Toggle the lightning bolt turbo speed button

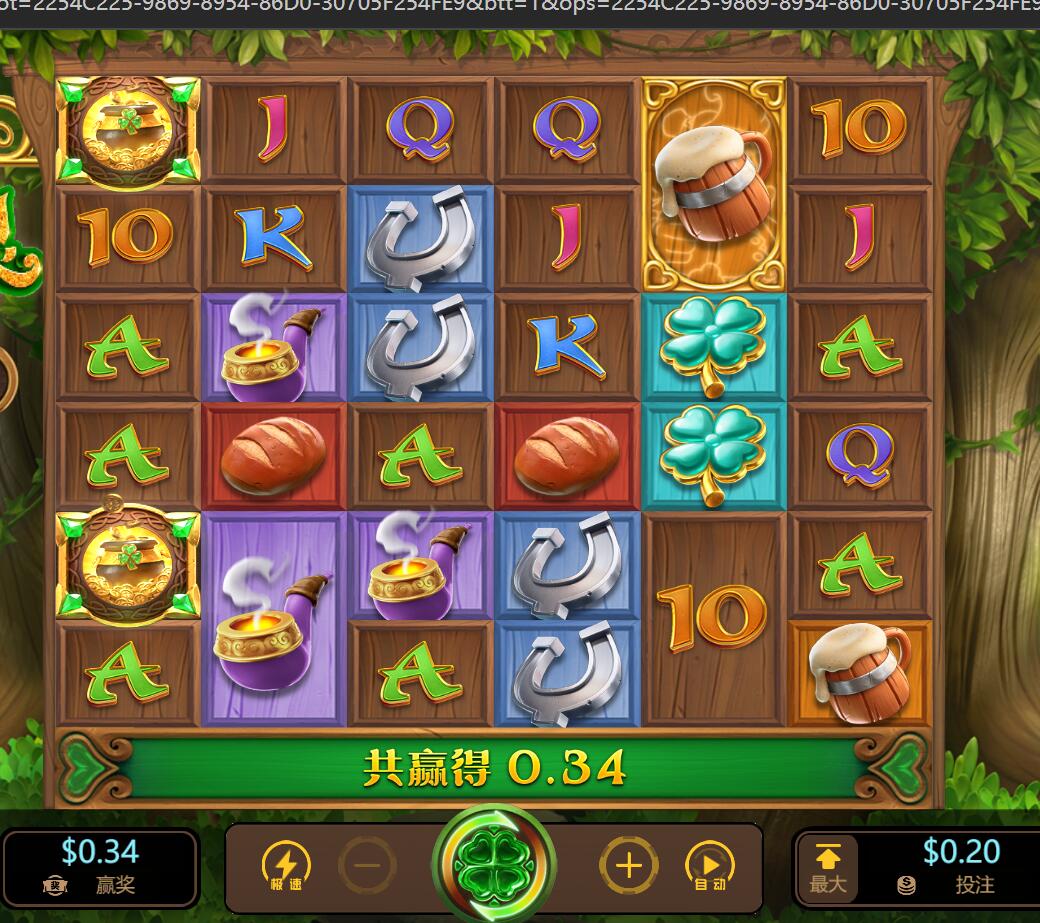click(x=286, y=865)
